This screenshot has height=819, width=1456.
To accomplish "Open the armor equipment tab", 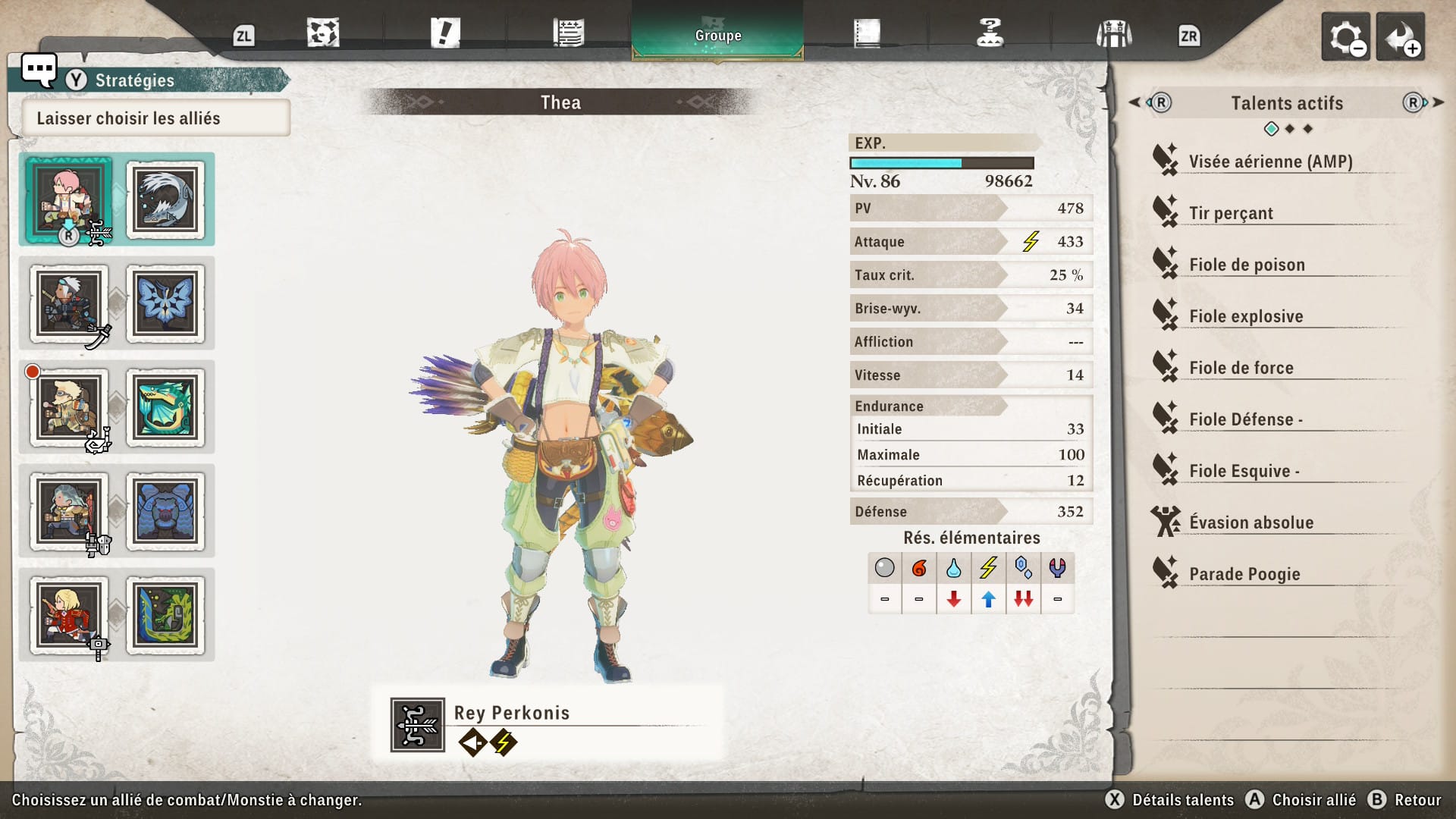I will coord(1113,34).
